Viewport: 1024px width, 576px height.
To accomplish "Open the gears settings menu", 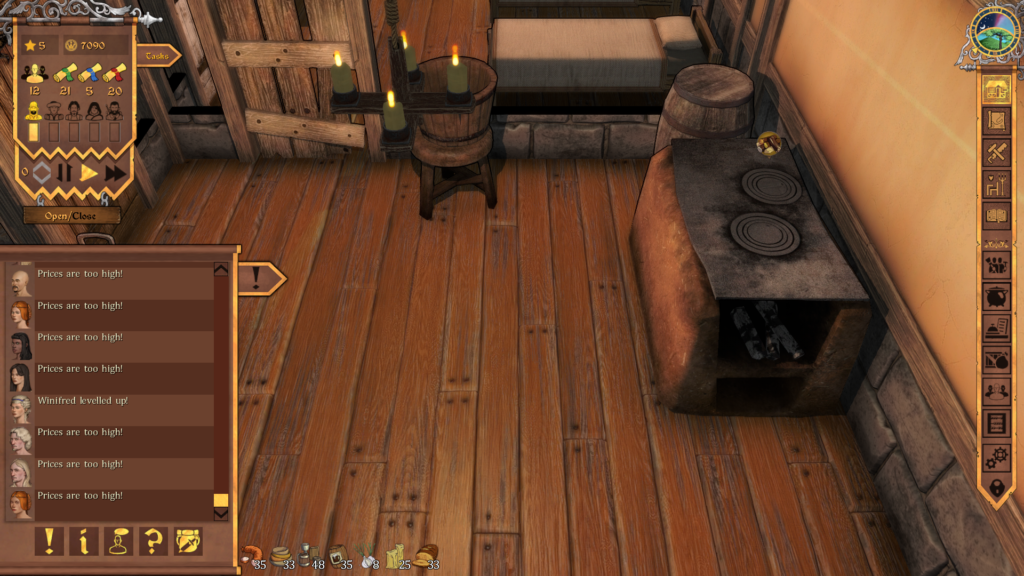I will coord(995,457).
